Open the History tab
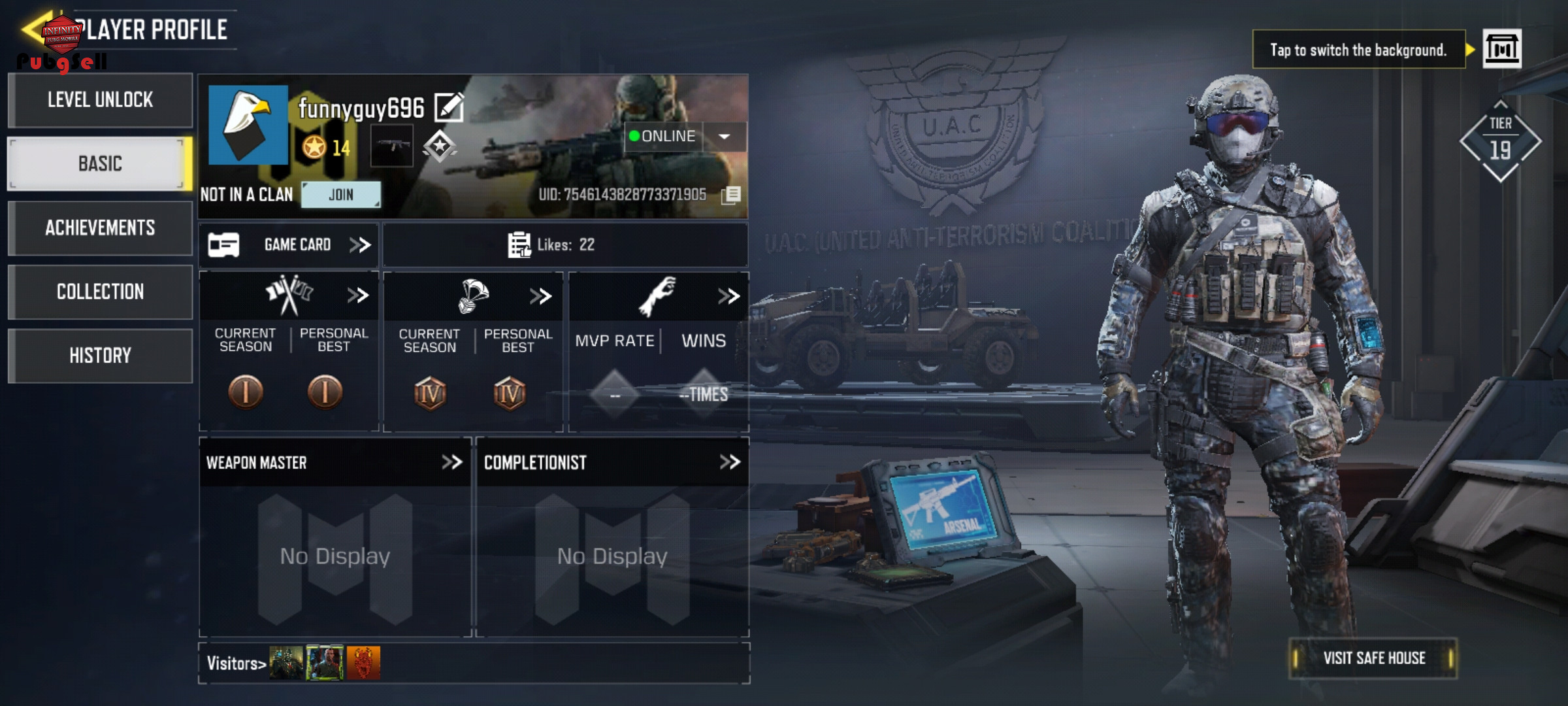Viewport: 1568px width, 706px height. [x=100, y=356]
